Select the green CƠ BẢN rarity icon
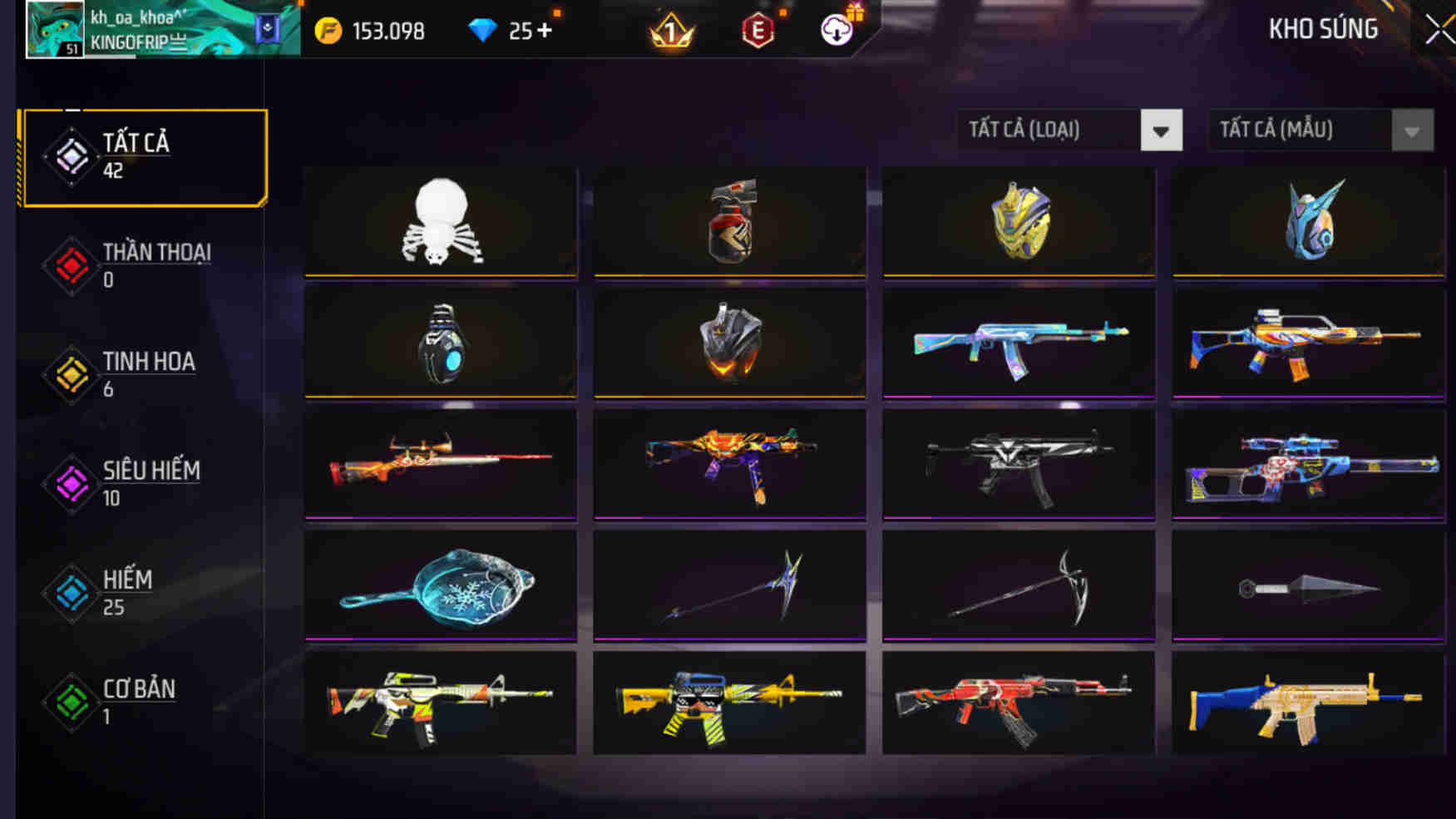 click(x=71, y=701)
